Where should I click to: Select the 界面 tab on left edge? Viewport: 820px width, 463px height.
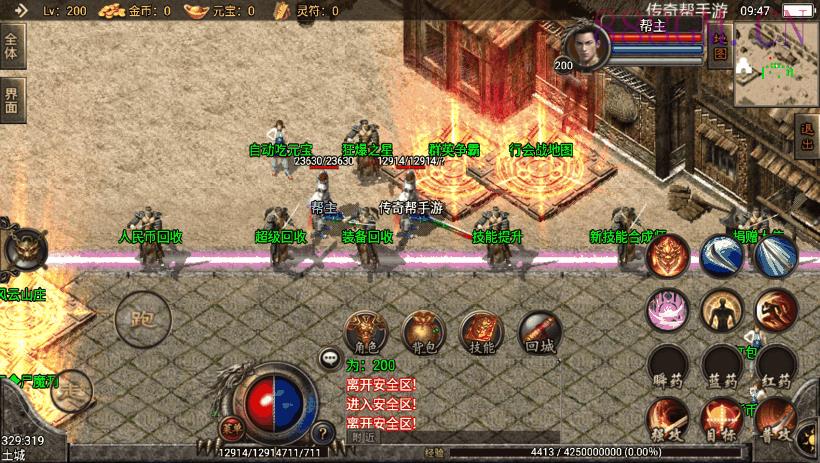click(x=12, y=100)
